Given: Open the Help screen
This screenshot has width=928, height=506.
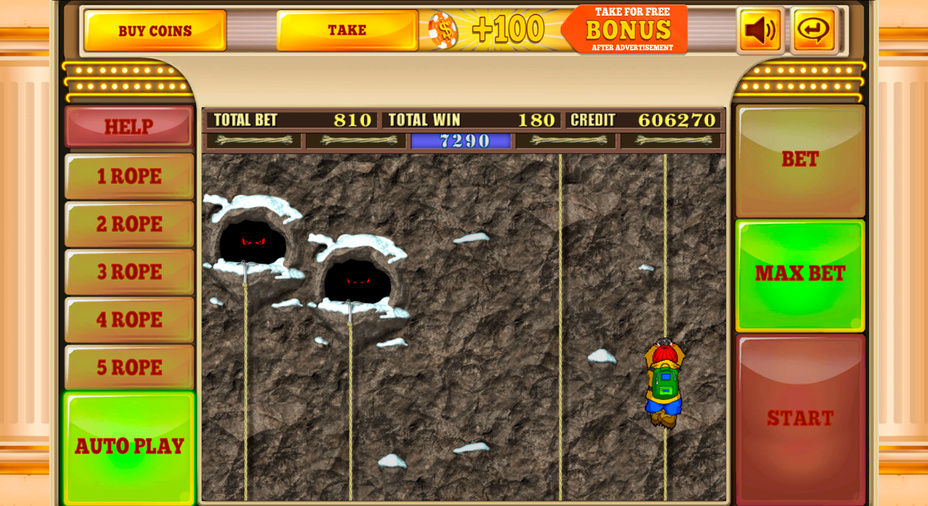Looking at the screenshot, I should point(129,127).
